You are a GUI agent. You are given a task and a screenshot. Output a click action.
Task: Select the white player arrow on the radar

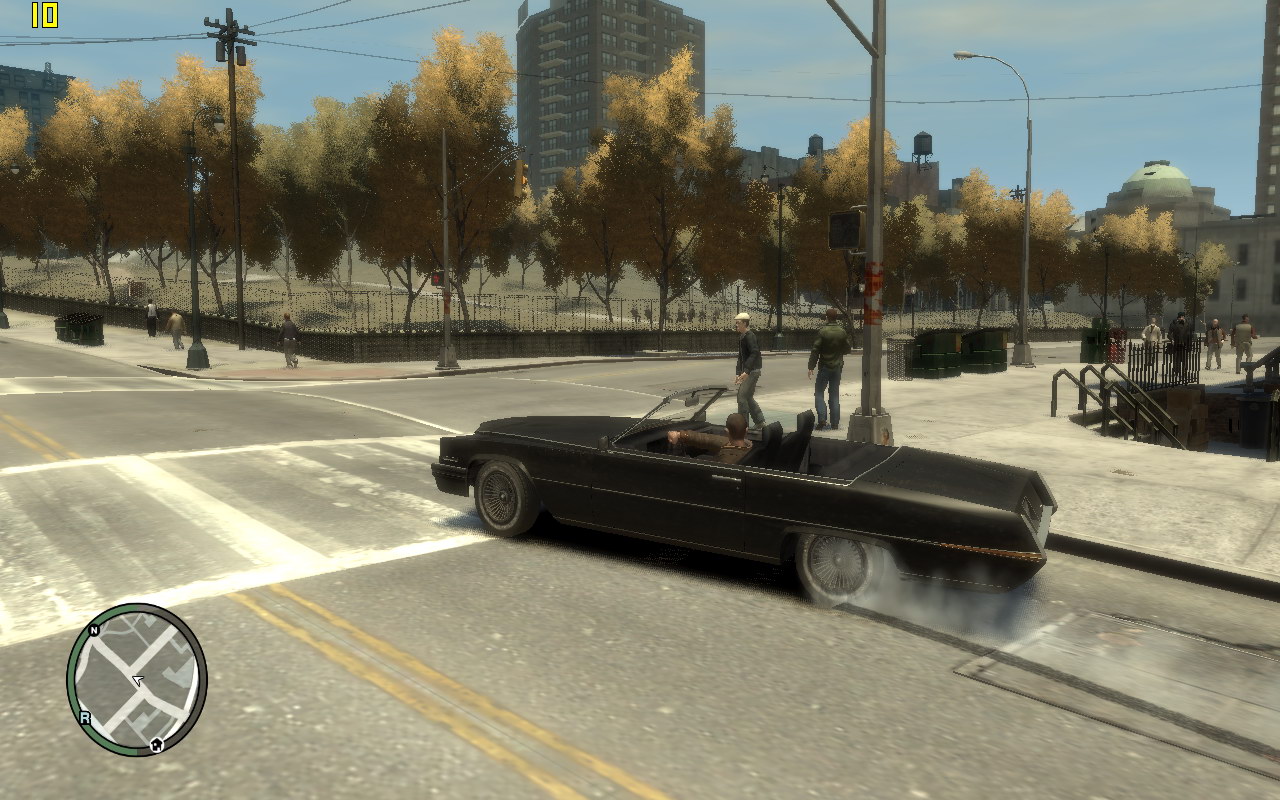coord(138,680)
